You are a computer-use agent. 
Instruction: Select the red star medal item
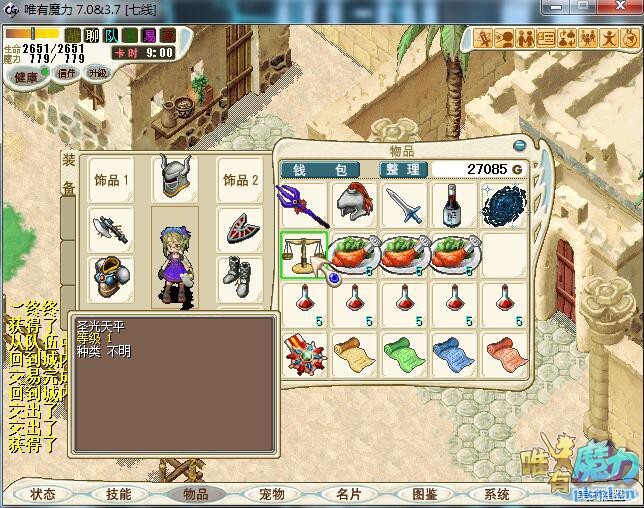[302, 353]
